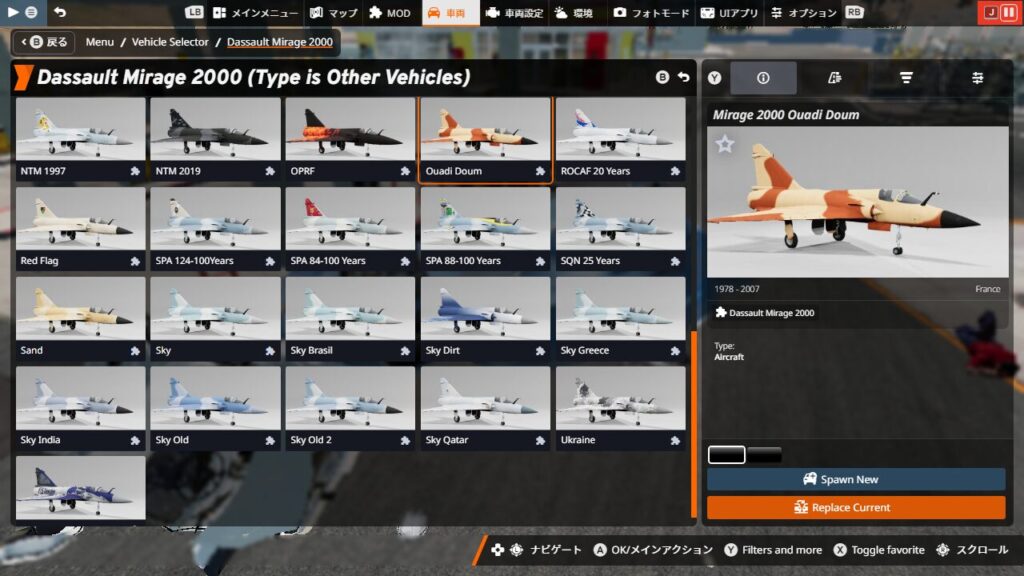This screenshot has width=1024, height=576.
Task: Open the メインメニュー tab
Action: coord(255,13)
